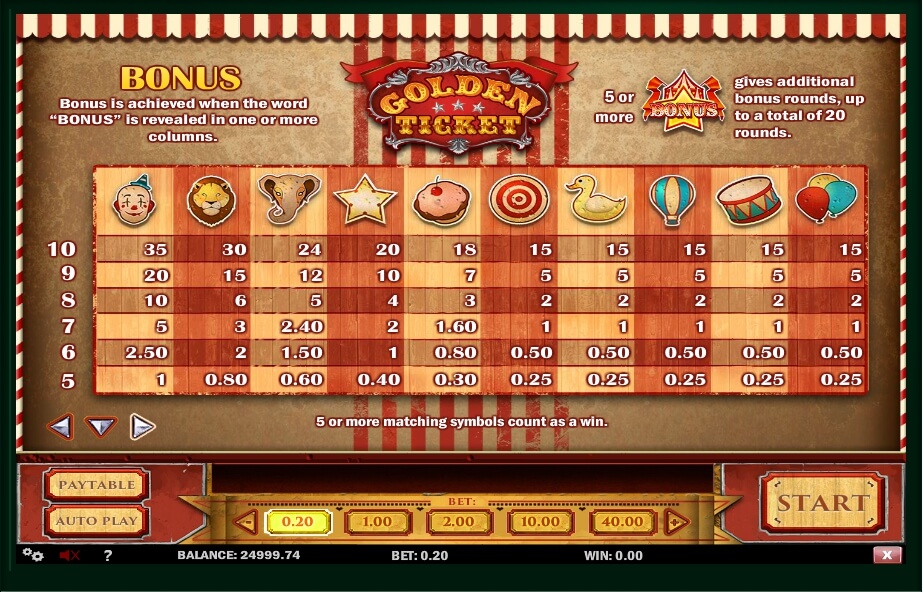The width and height of the screenshot is (923, 592).
Task: Open the Paytable button
Action: (96, 485)
